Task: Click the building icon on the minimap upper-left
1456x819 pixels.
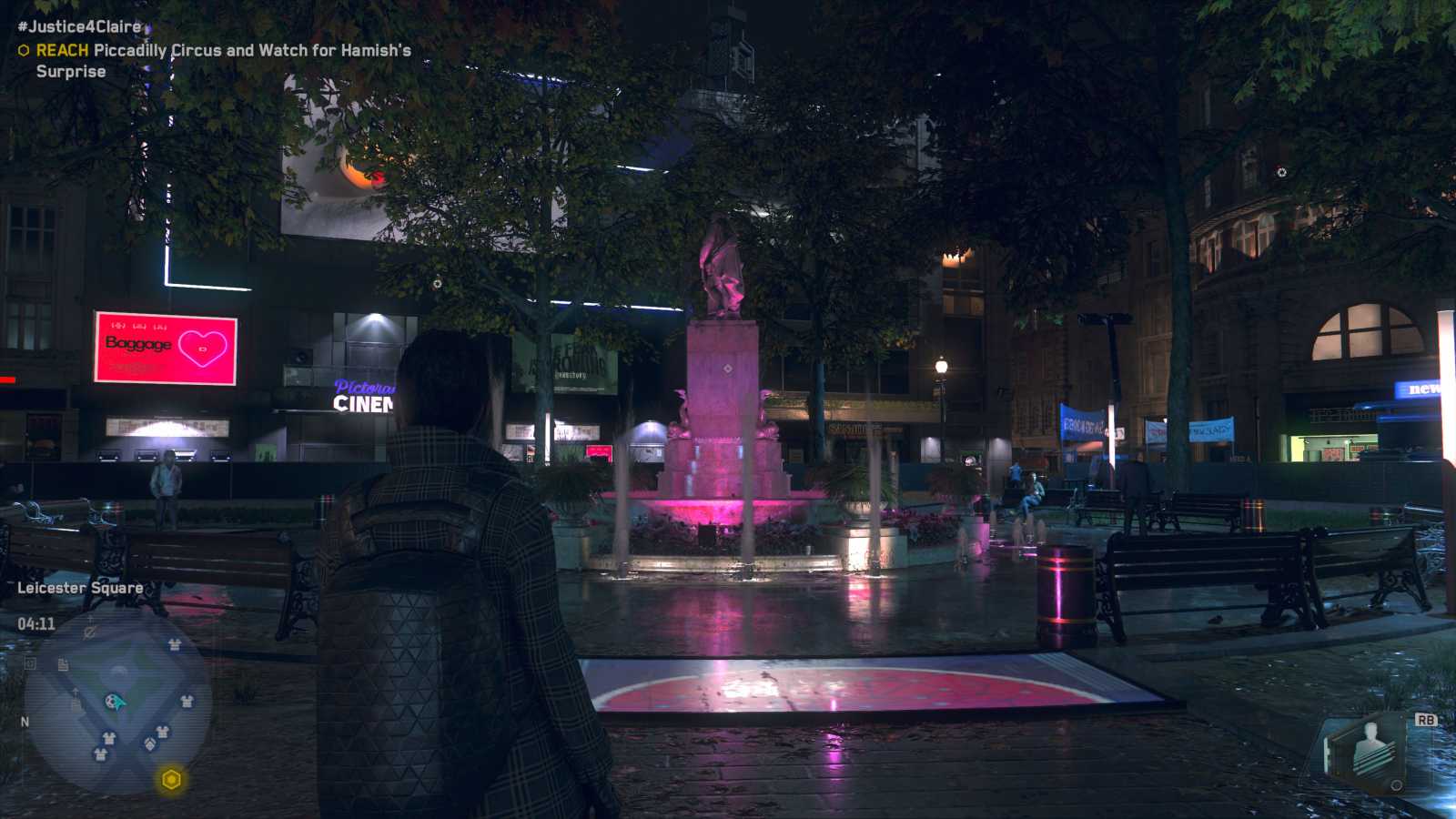Action: pyautogui.click(x=62, y=663)
